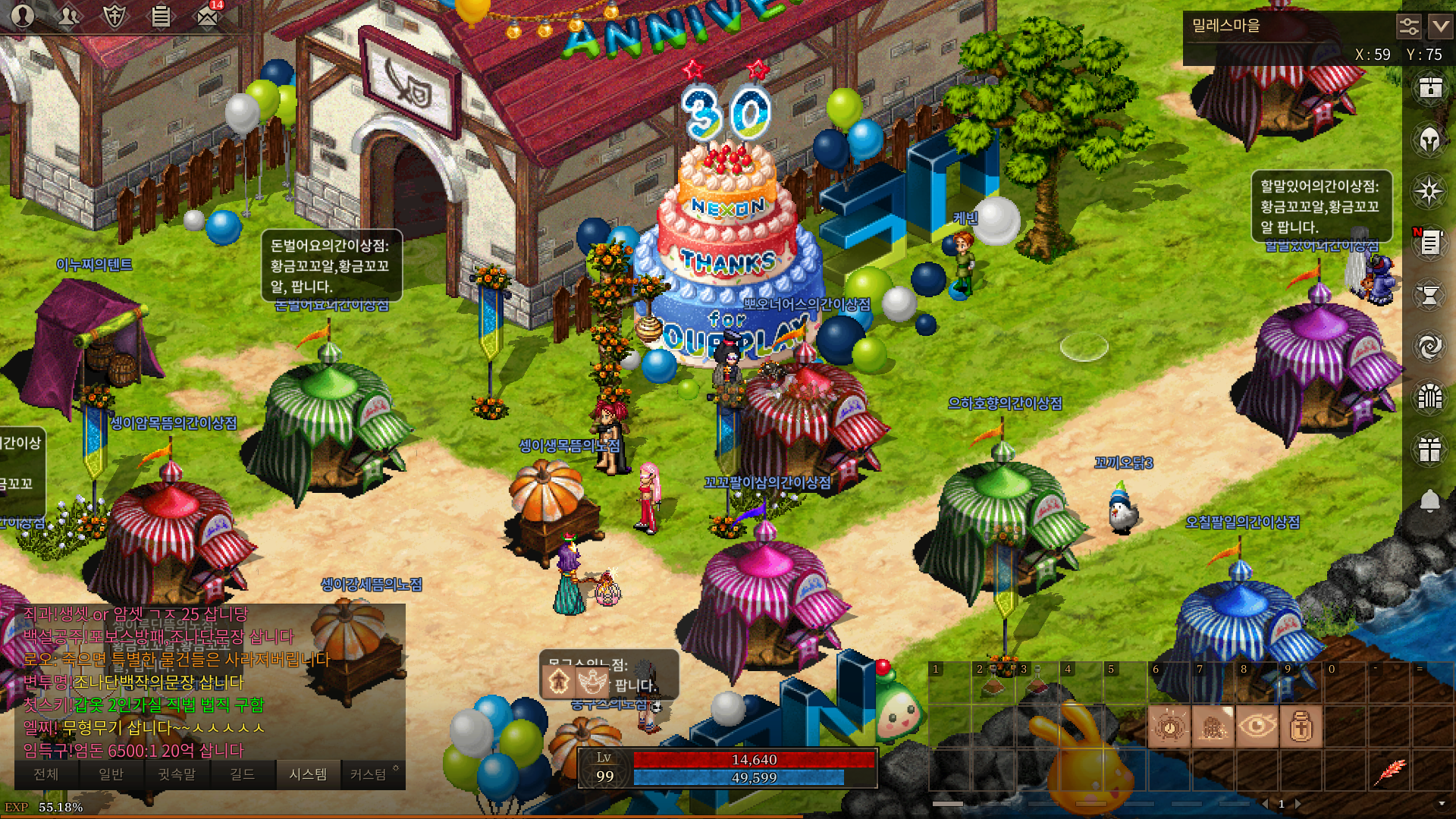
Task: Open the minimap settings sliders button
Action: click(1408, 27)
